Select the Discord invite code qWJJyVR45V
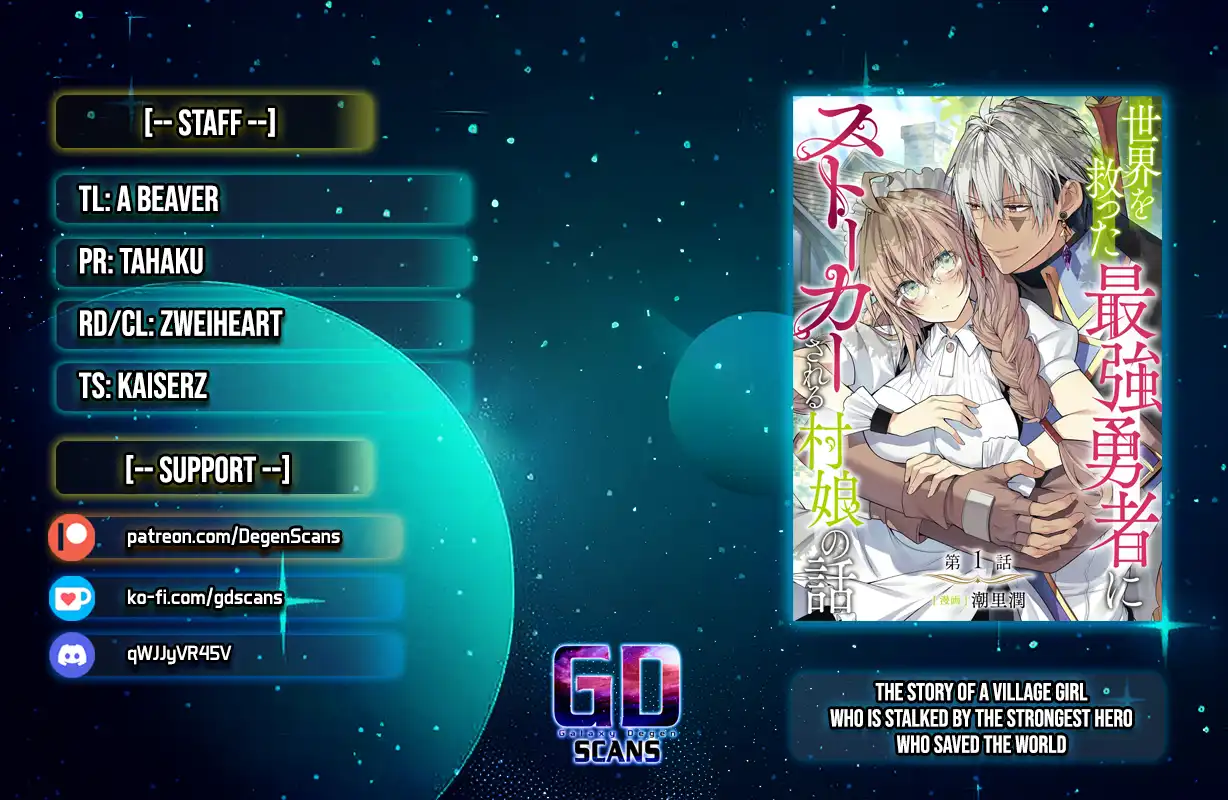This screenshot has height=800, width=1228. [180, 654]
